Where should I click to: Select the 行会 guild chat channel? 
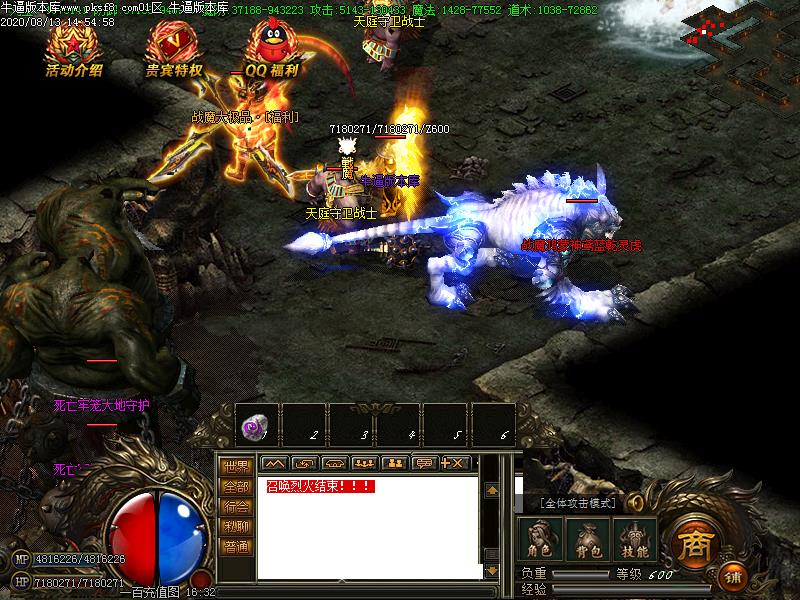tap(236, 507)
